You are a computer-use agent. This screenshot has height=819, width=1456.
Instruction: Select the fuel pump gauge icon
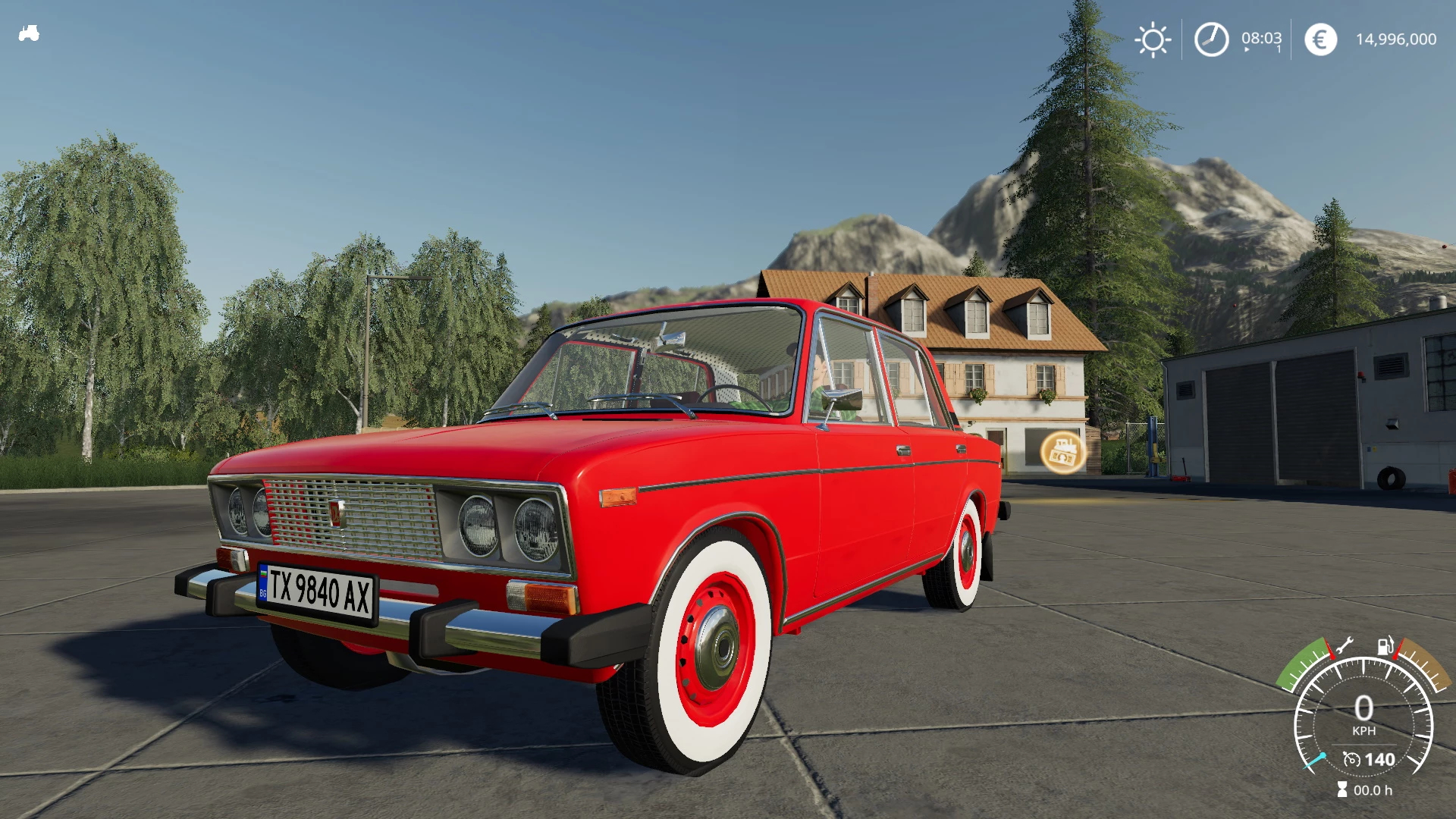coord(1385,646)
